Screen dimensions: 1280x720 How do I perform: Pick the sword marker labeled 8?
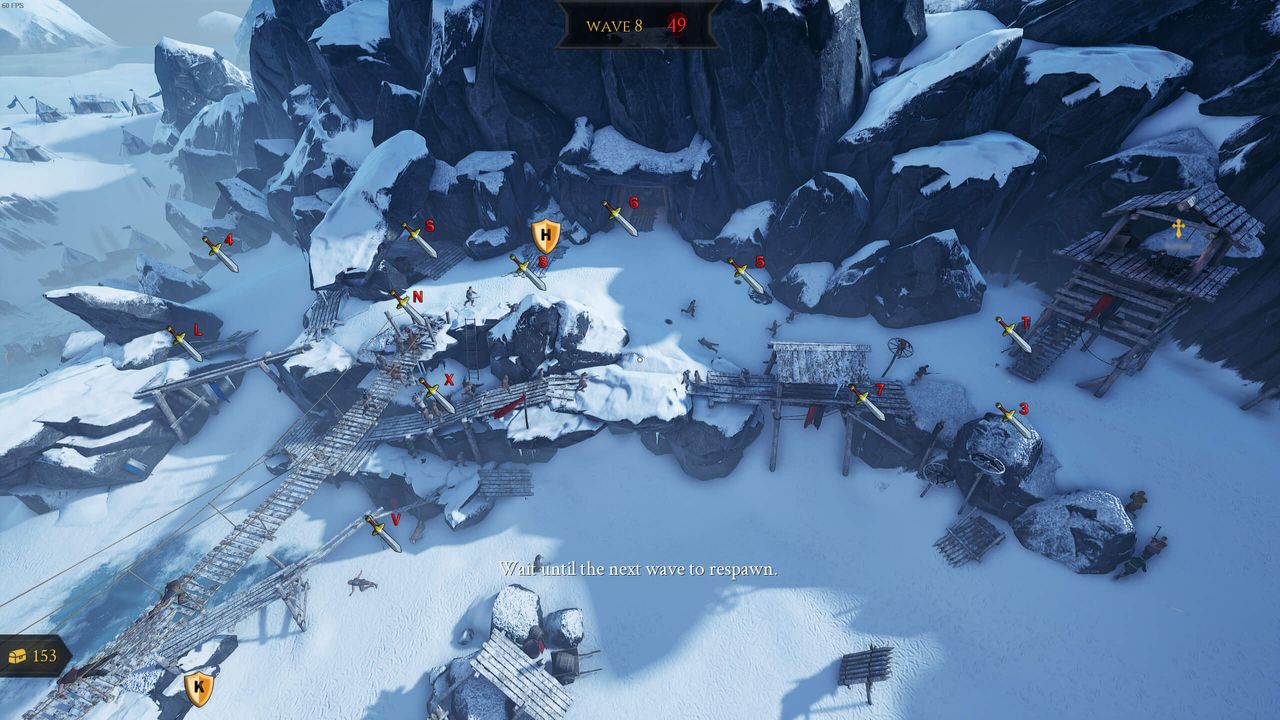coord(528,272)
